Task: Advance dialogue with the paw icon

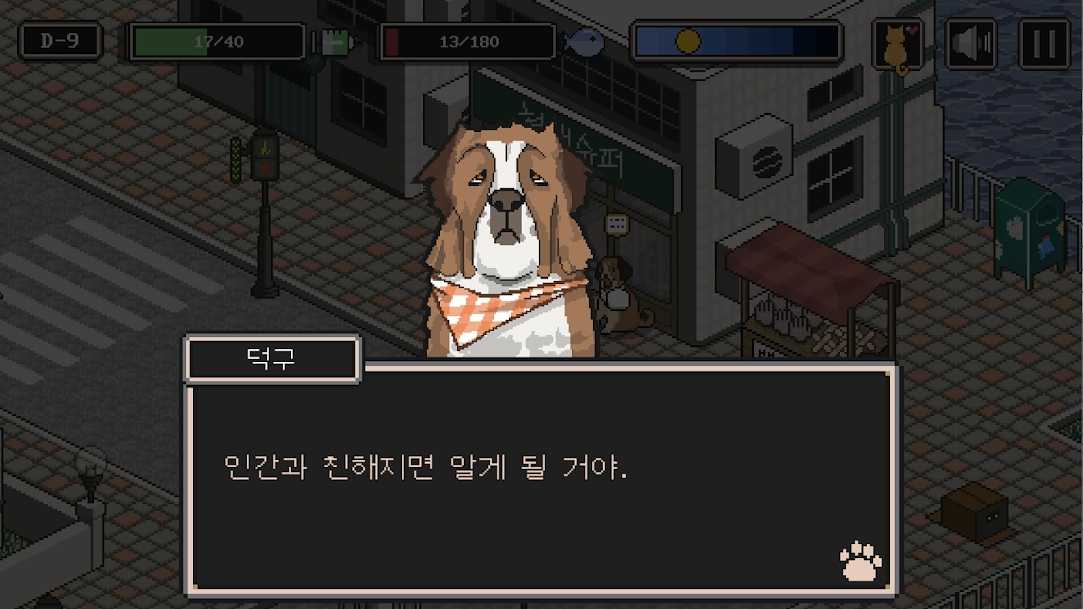Action: [x=861, y=562]
